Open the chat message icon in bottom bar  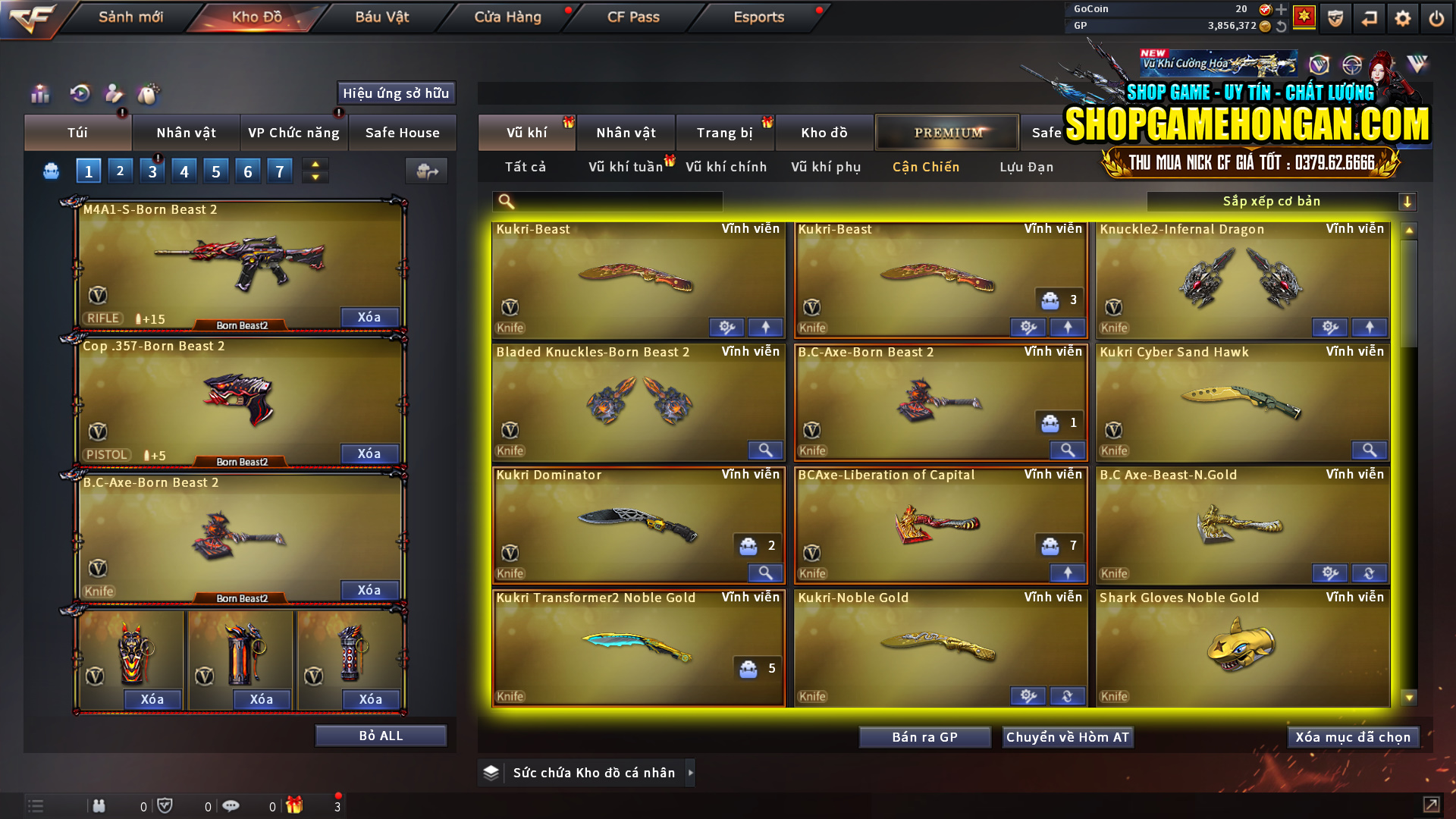pos(231,806)
